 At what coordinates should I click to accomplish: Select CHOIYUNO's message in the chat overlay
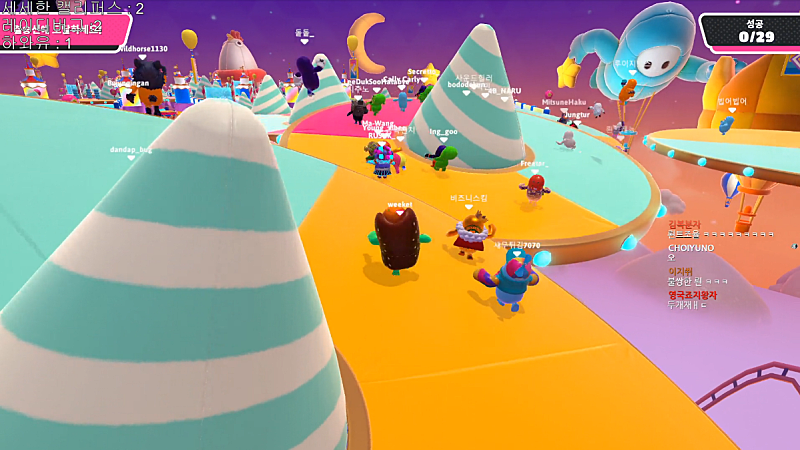[x=672, y=258]
